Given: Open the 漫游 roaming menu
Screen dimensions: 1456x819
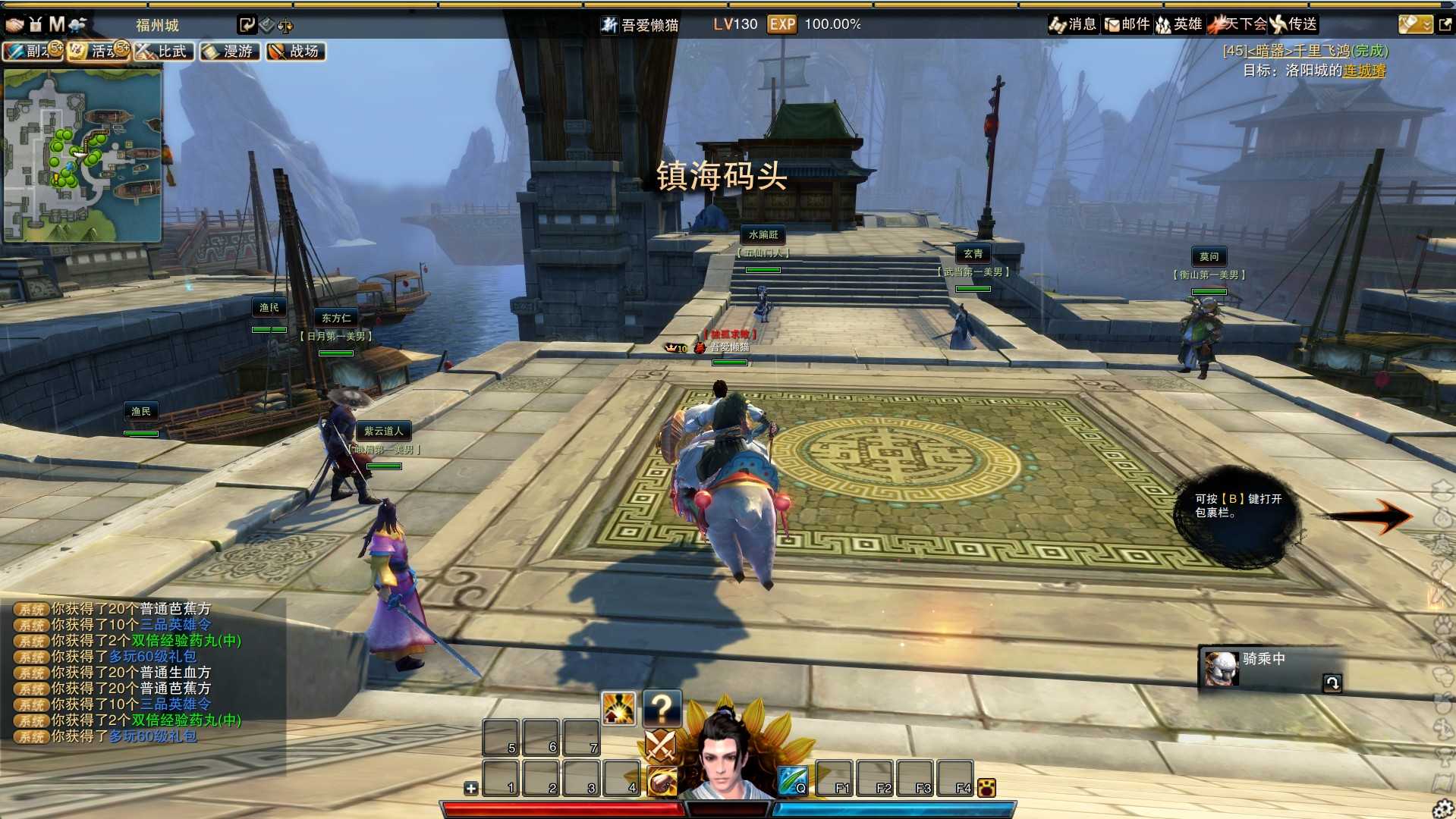Looking at the screenshot, I should click(230, 51).
